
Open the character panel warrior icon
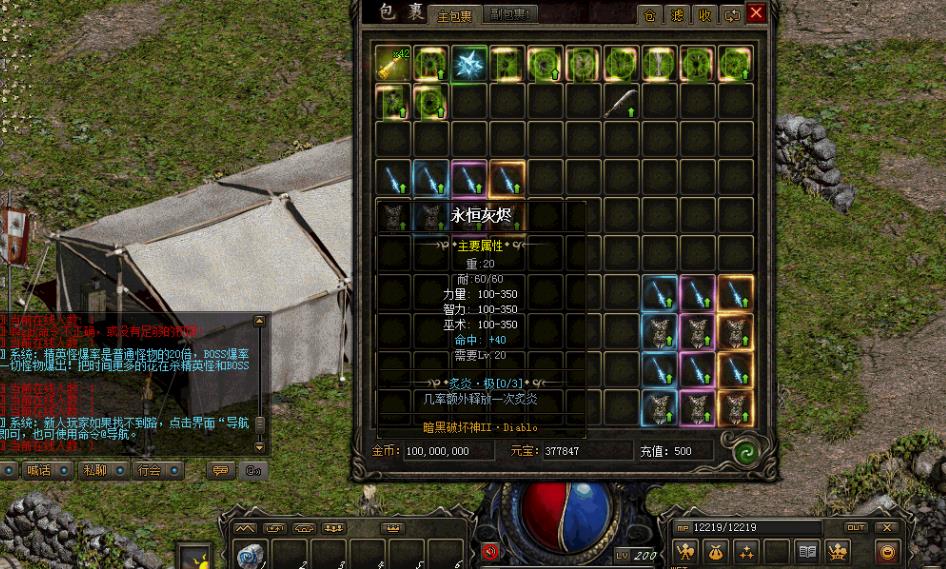(x=686, y=551)
